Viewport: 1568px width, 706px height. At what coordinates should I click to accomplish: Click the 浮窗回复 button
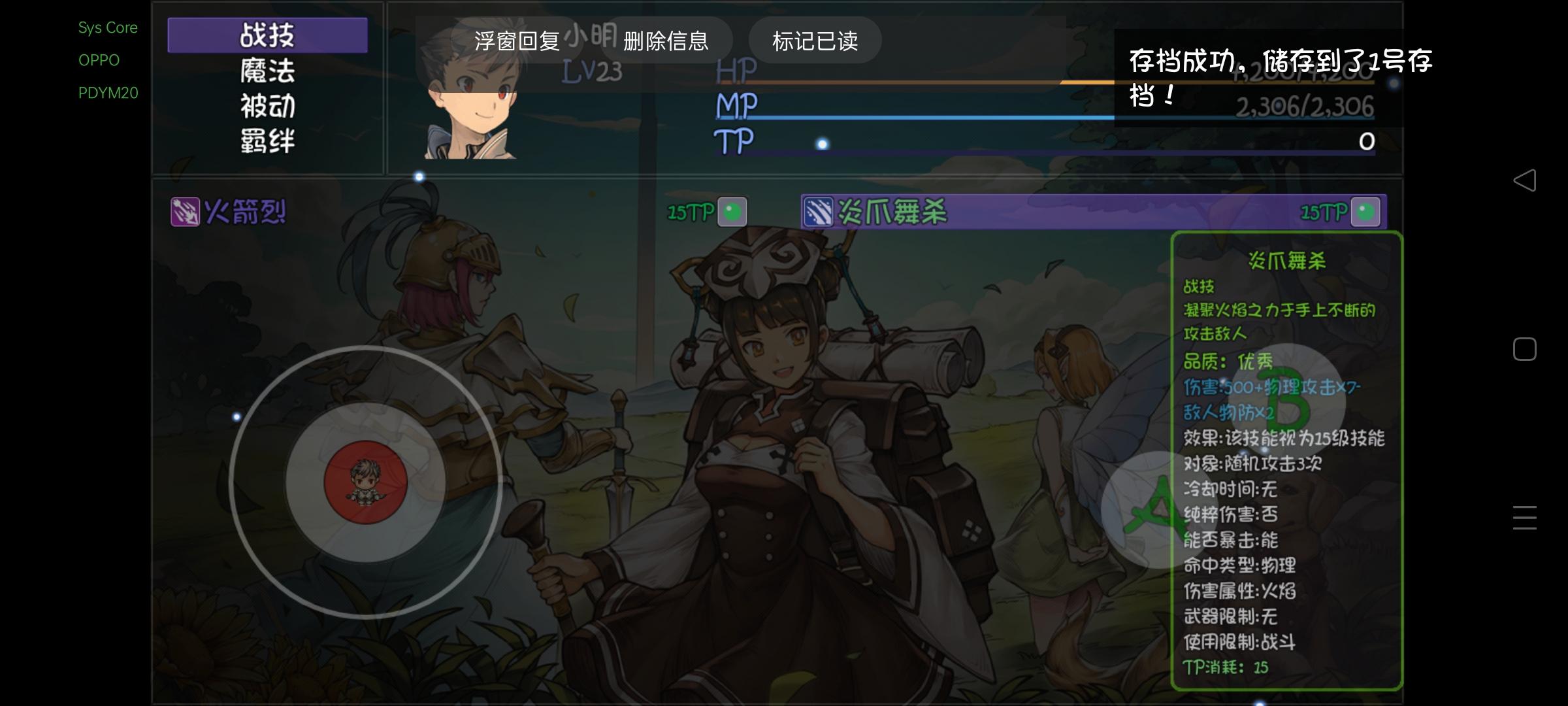click(518, 41)
